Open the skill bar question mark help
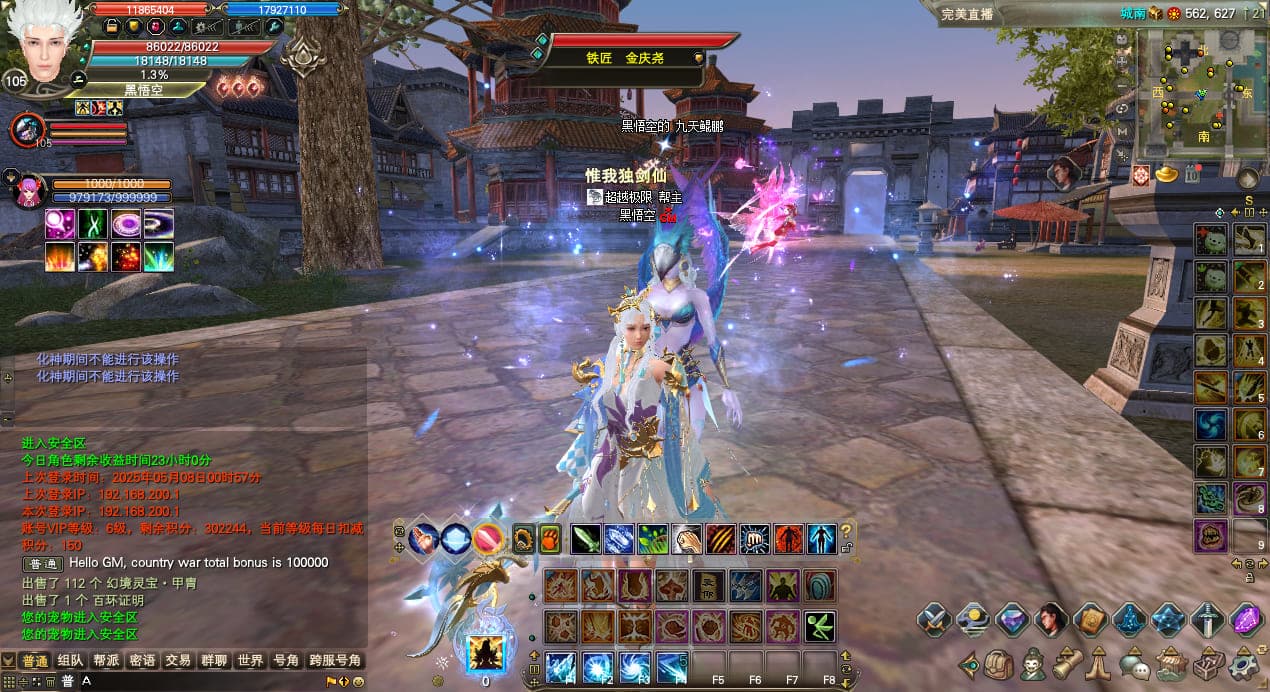 click(846, 532)
